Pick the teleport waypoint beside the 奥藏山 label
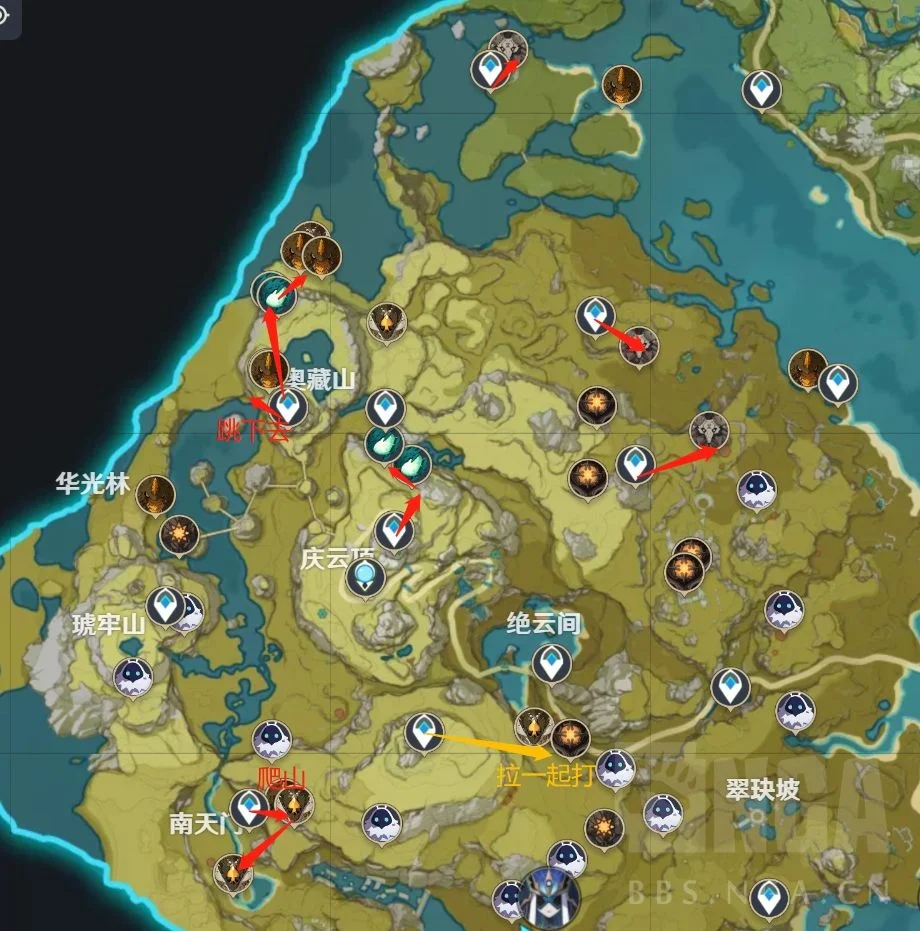 (289, 405)
